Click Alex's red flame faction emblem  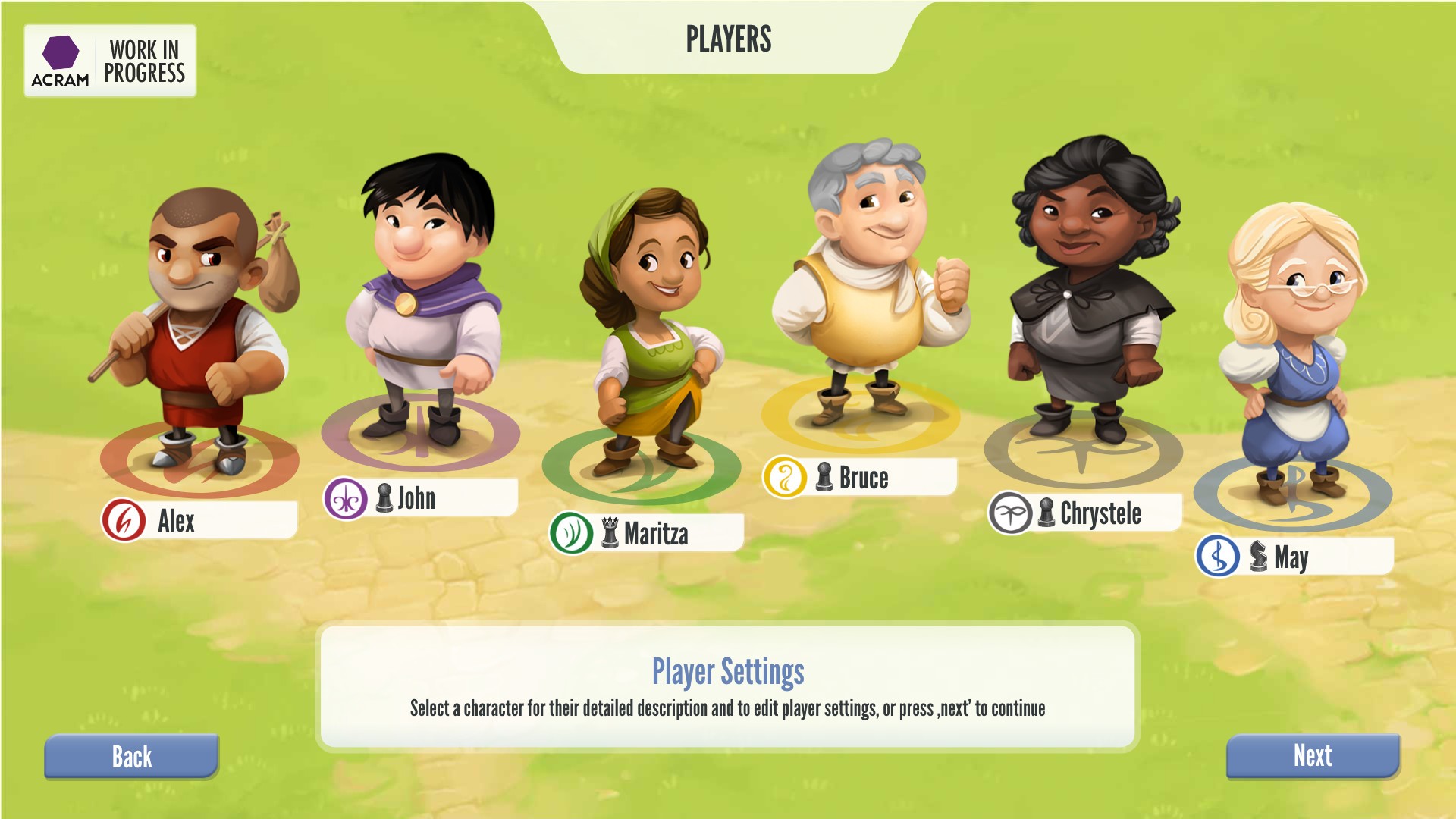click(x=121, y=520)
